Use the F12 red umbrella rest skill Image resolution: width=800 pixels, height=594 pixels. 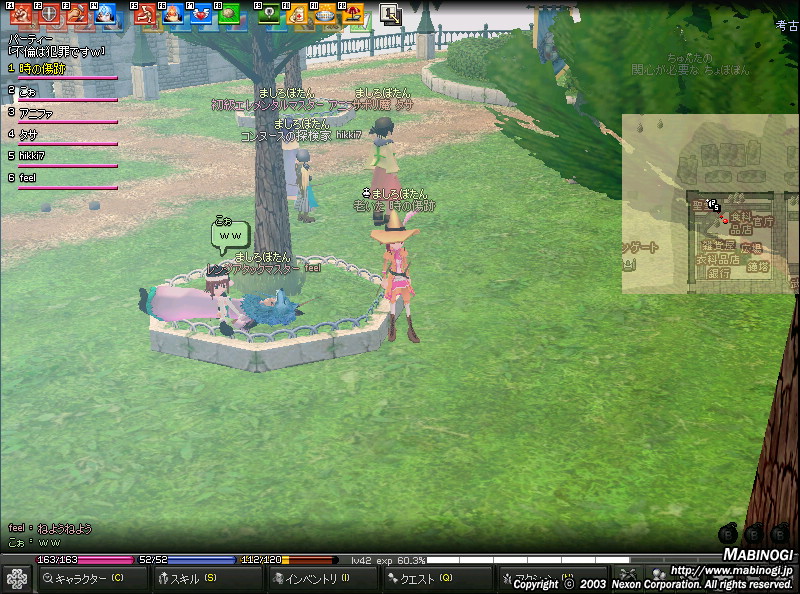pyautogui.click(x=352, y=14)
